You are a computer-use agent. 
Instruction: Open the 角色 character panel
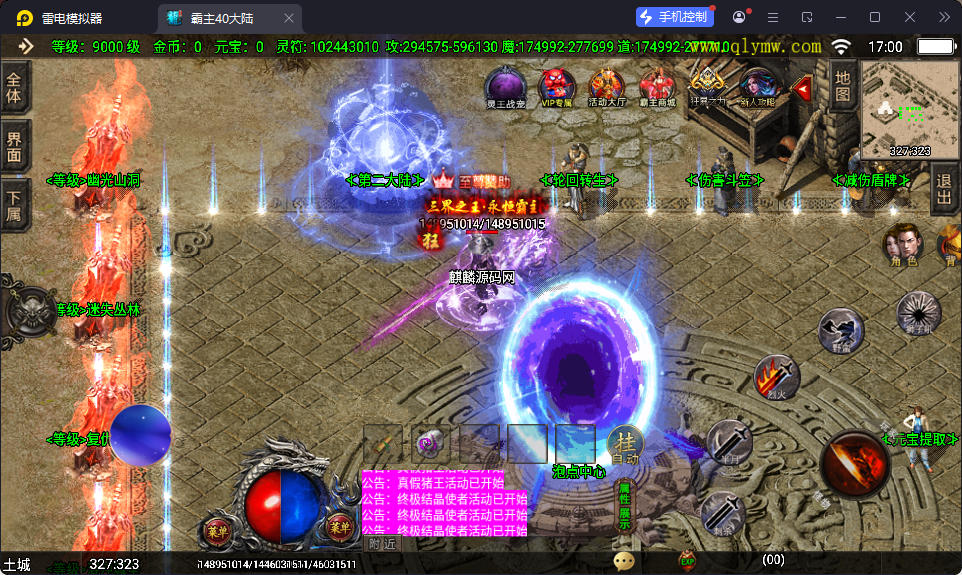[902, 244]
